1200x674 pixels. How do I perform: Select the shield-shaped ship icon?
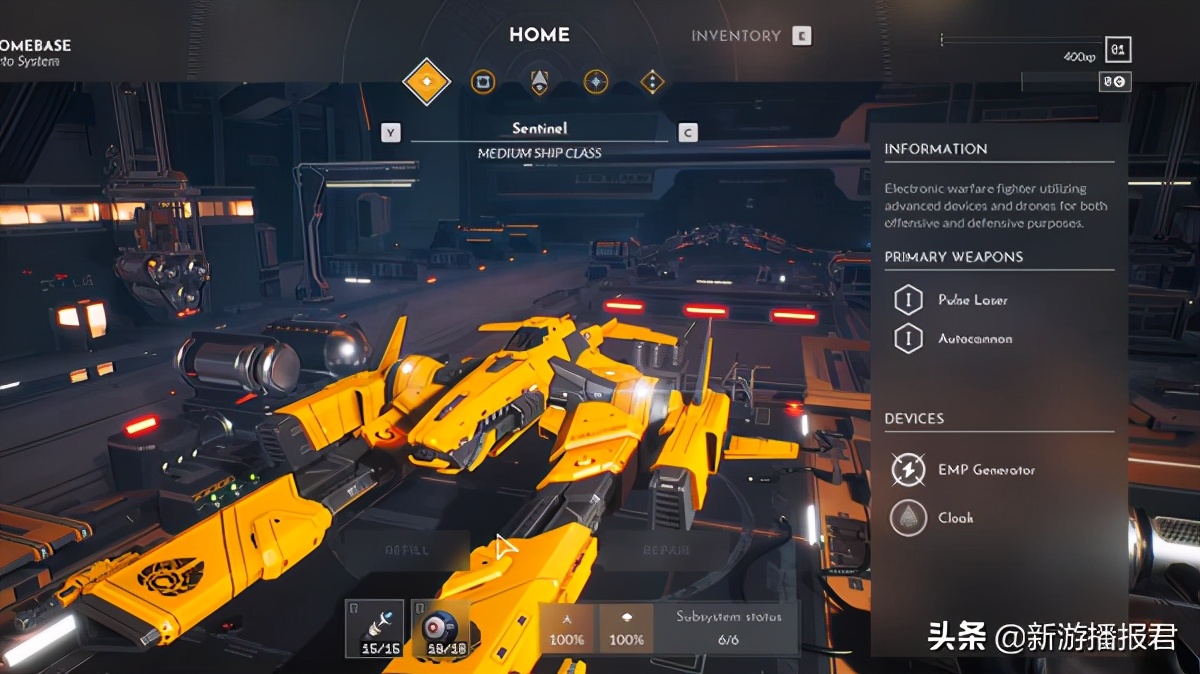[x=539, y=82]
